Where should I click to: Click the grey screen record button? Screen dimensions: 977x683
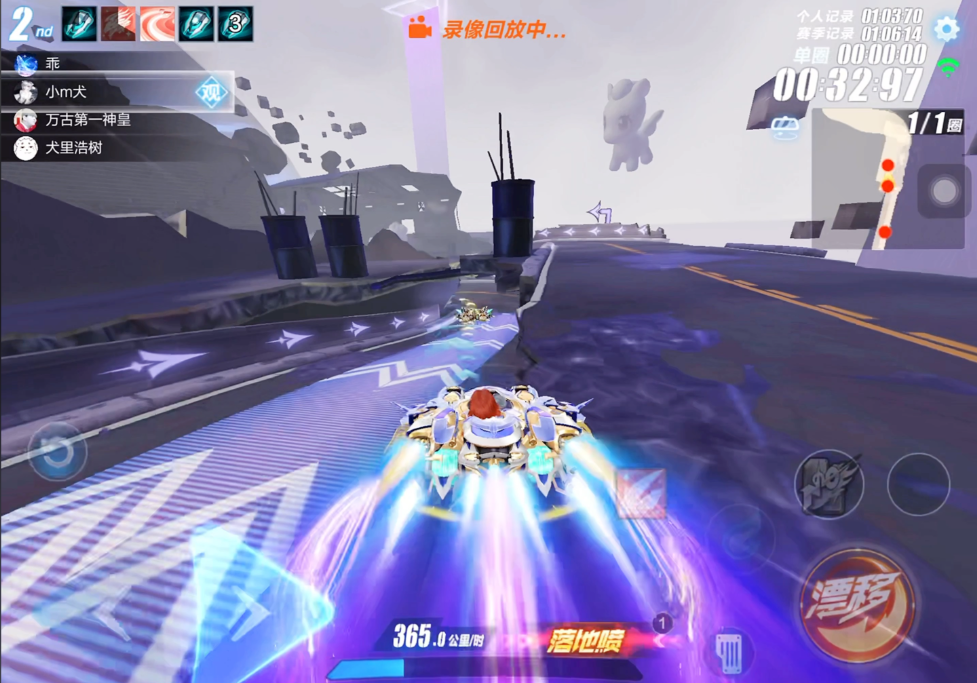[x=944, y=191]
